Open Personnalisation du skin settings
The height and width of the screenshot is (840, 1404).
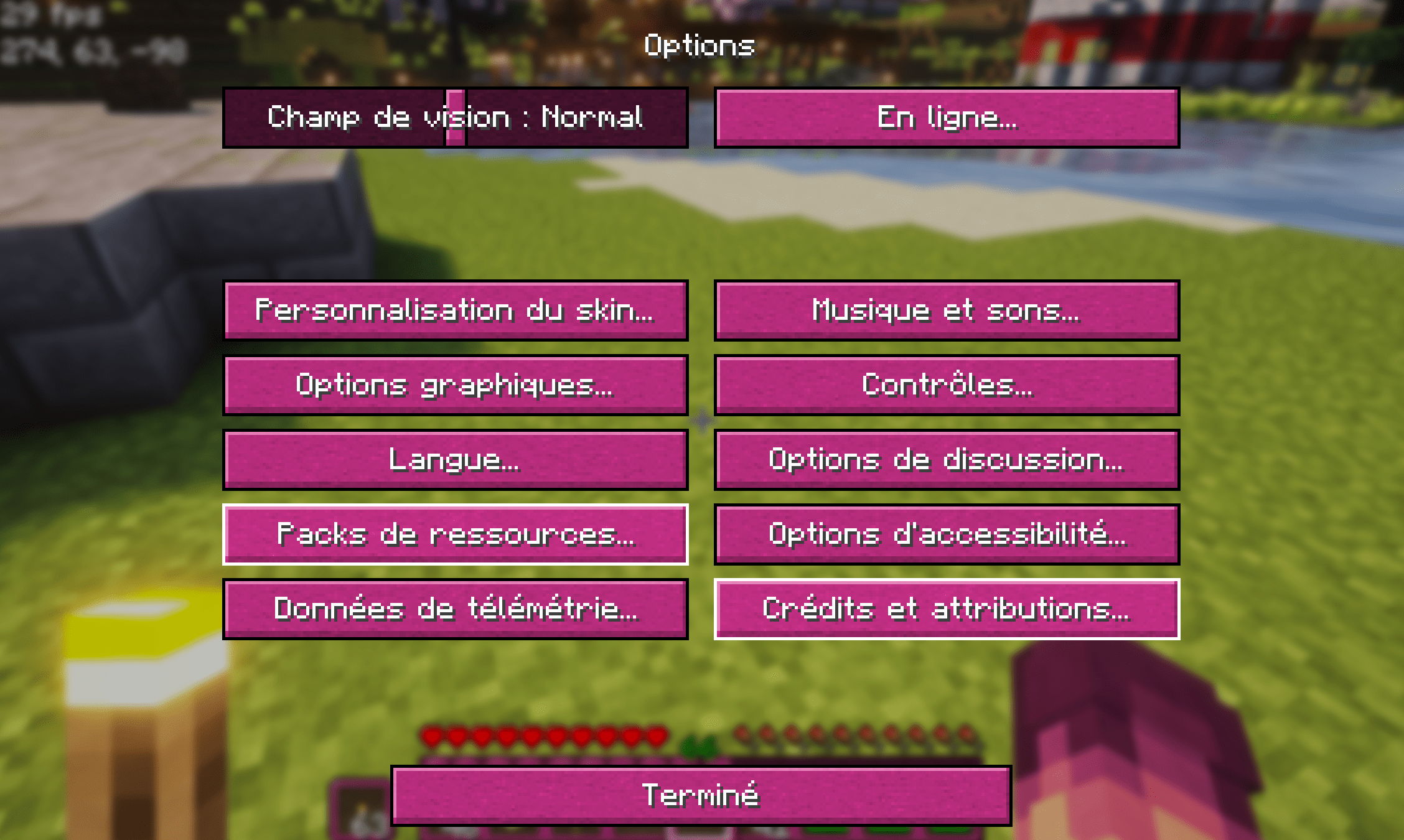click(455, 311)
